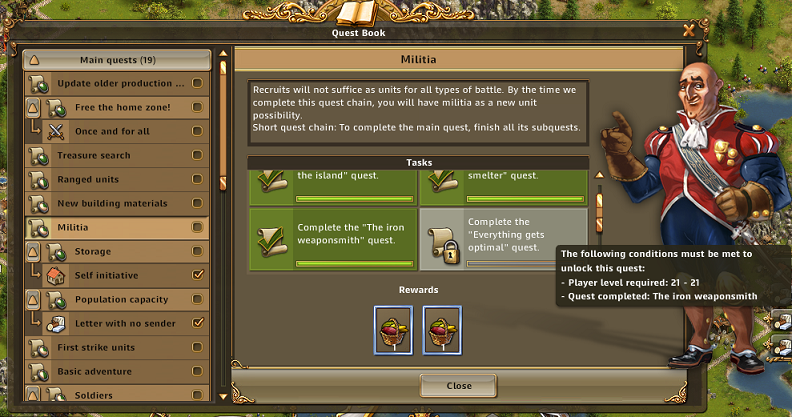Click the X in Quest Book corner
792x417 pixels.
point(689,31)
